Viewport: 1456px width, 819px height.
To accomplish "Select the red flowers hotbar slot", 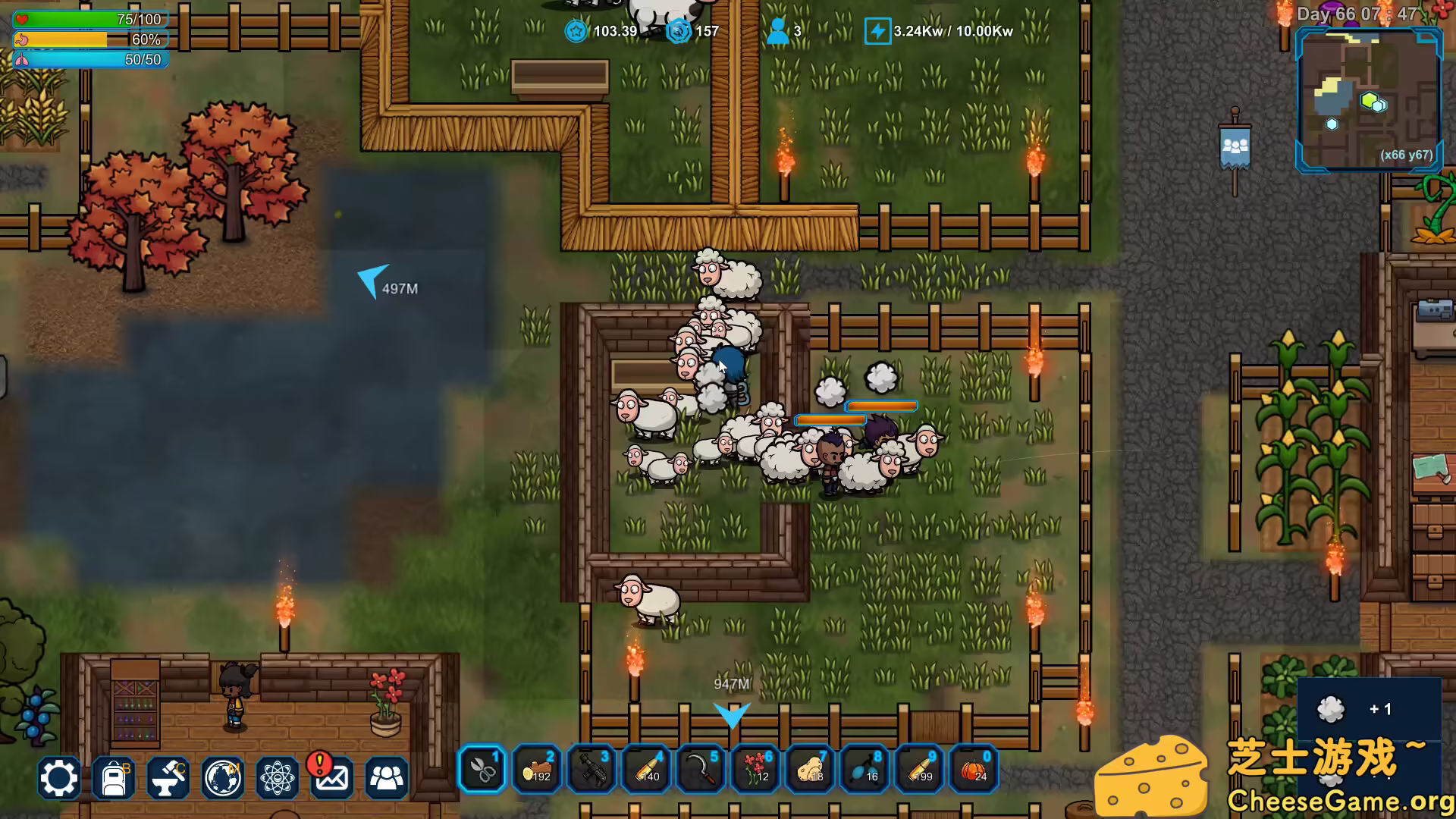I will point(755,769).
